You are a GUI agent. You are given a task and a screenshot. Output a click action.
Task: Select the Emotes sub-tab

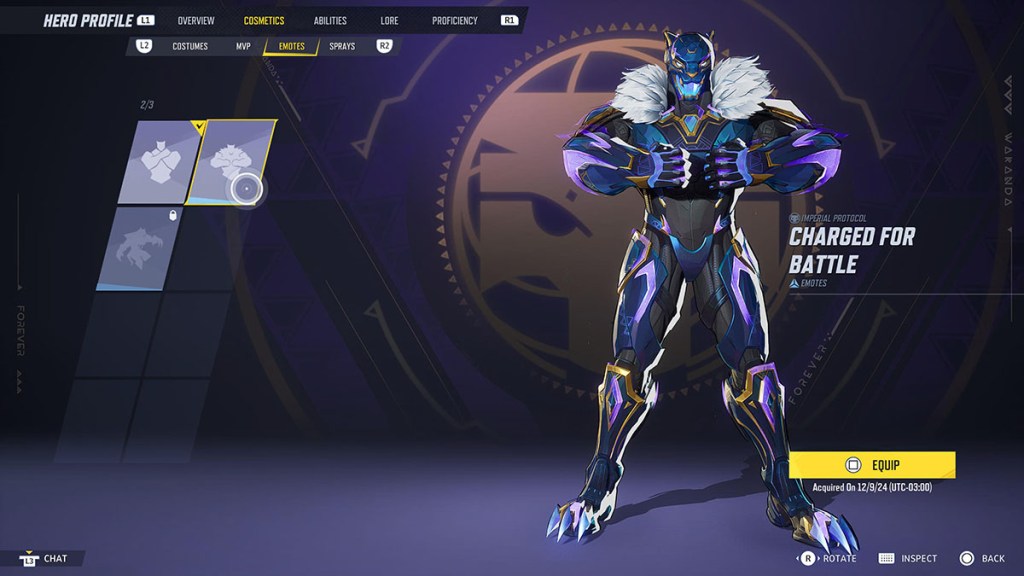tap(291, 46)
